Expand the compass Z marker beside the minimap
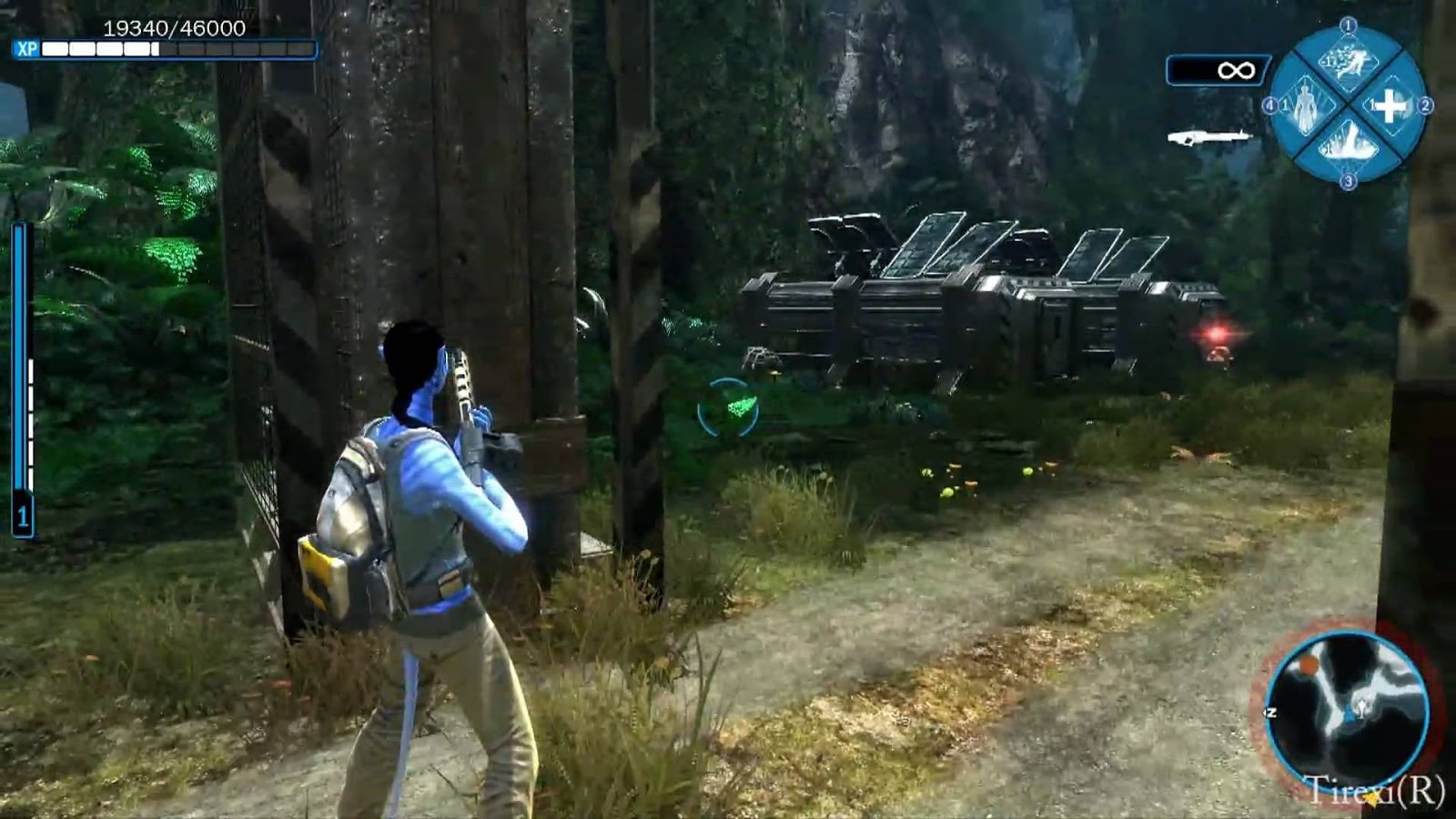The height and width of the screenshot is (819, 1456). coord(1270,713)
